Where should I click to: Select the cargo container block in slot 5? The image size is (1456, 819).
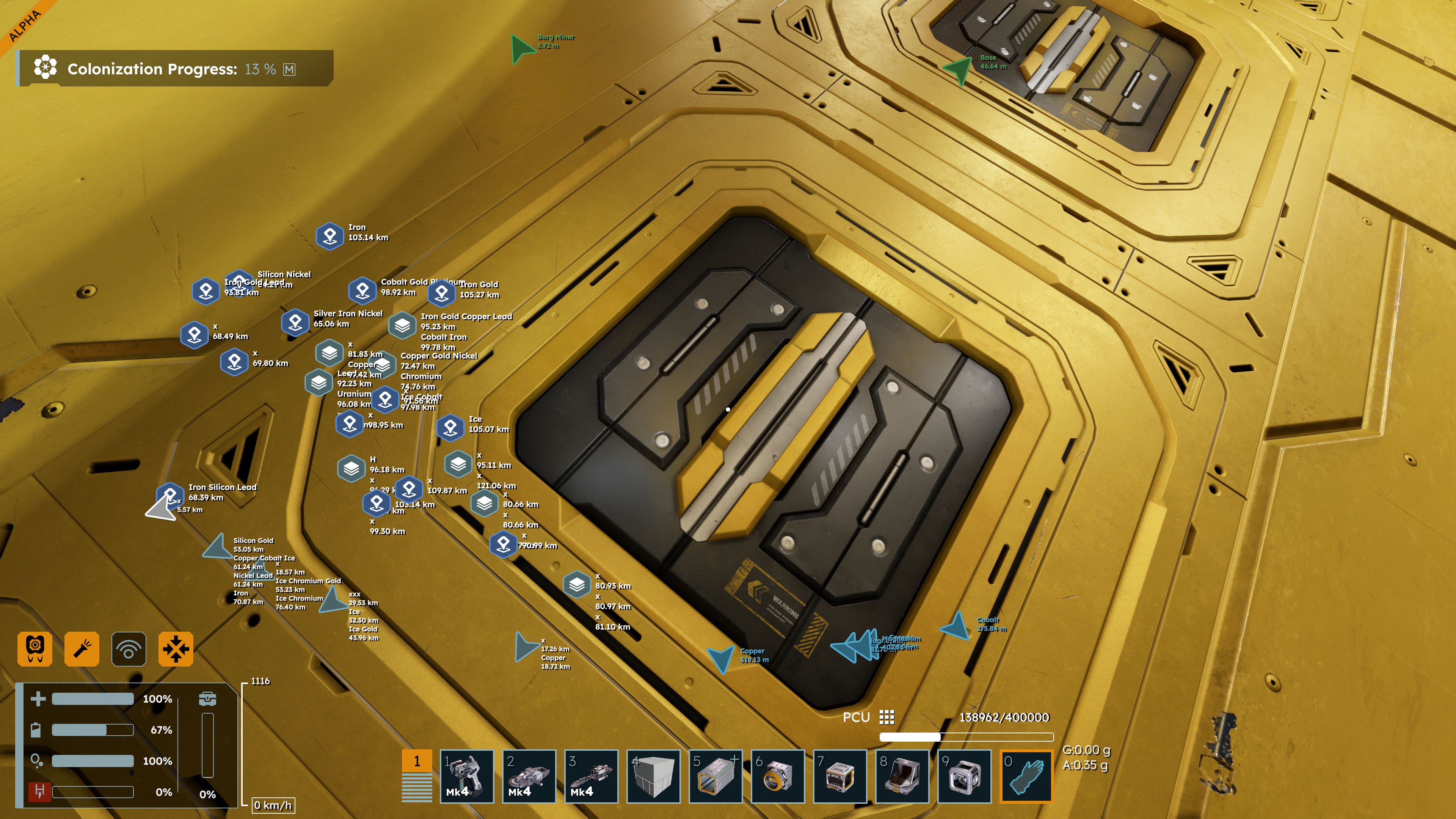tap(715, 776)
